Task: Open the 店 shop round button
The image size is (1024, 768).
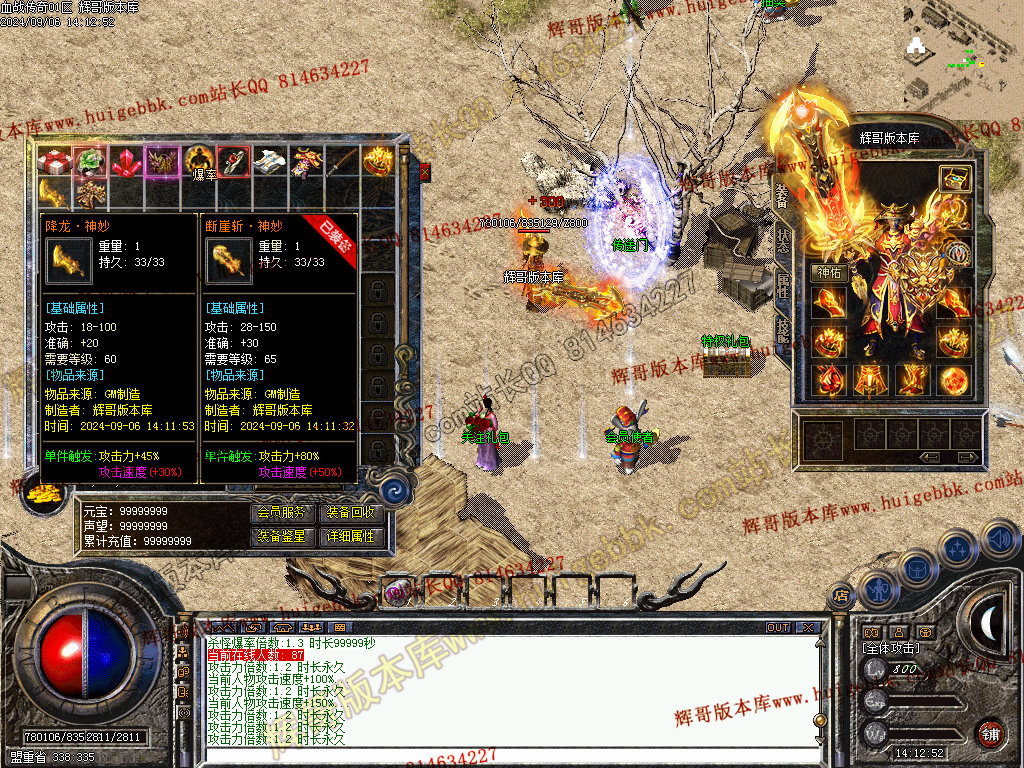Action: 841,595
